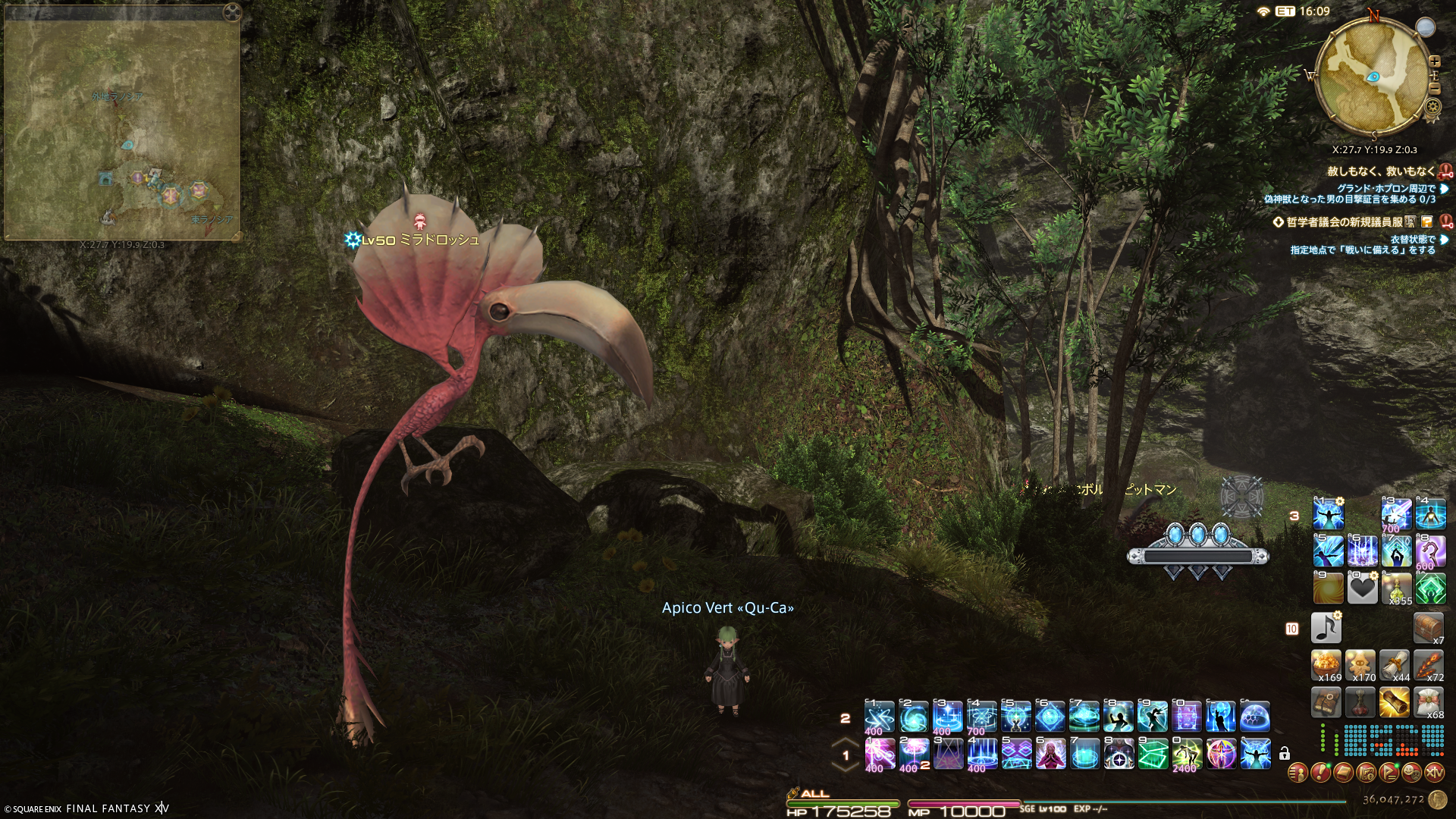This screenshot has width=1456, height=819.
Task: Activate the black heart emote slot
Action: point(1361,588)
